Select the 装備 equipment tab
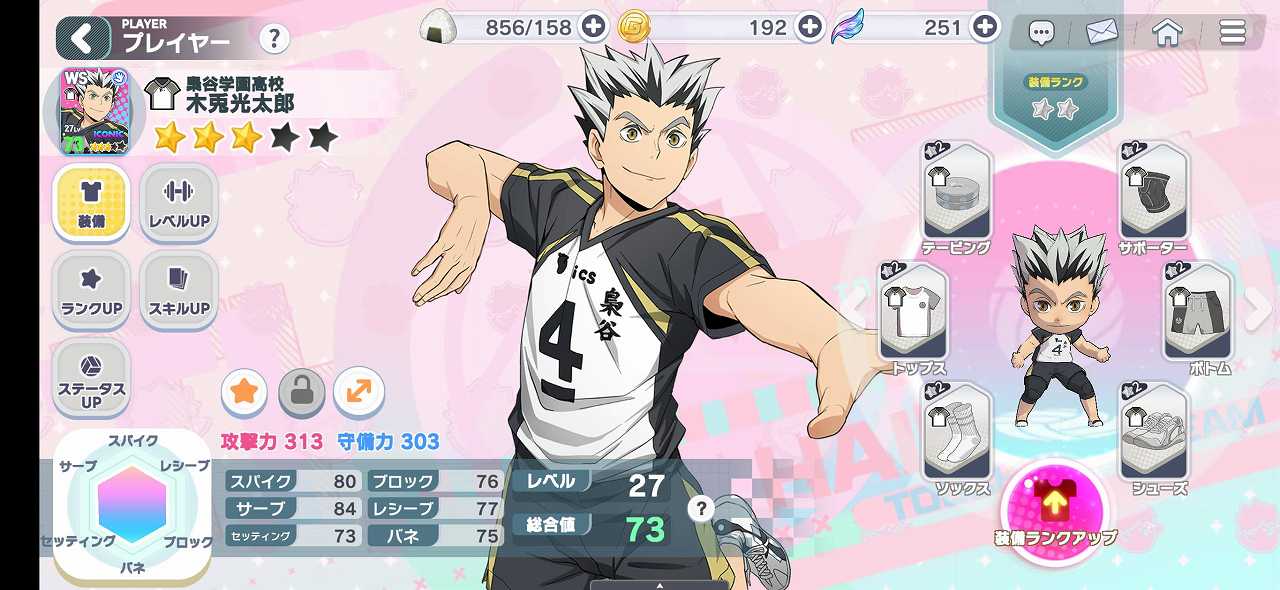1280x590 pixels. point(91,203)
